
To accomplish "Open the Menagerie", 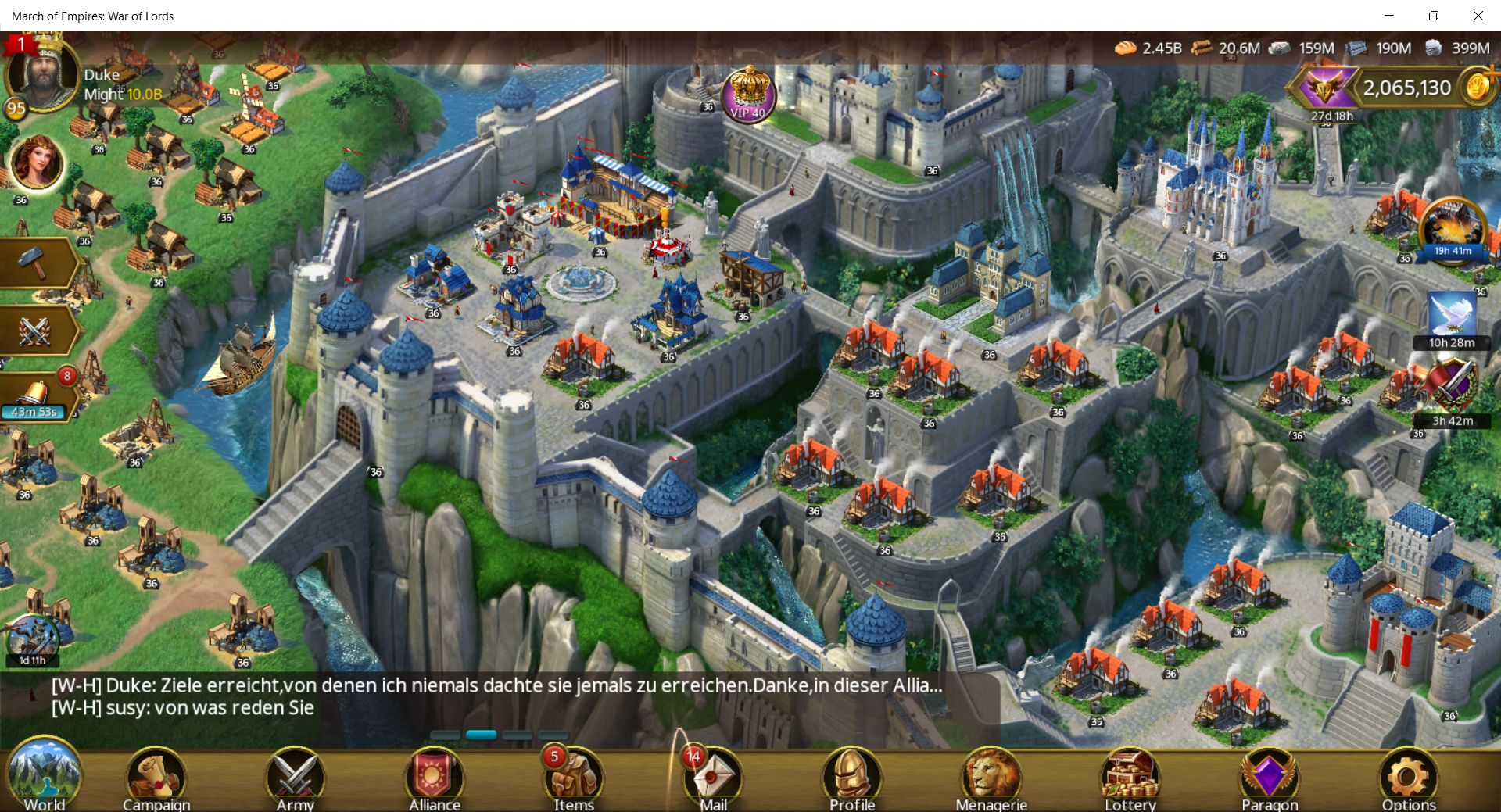I will 991,778.
